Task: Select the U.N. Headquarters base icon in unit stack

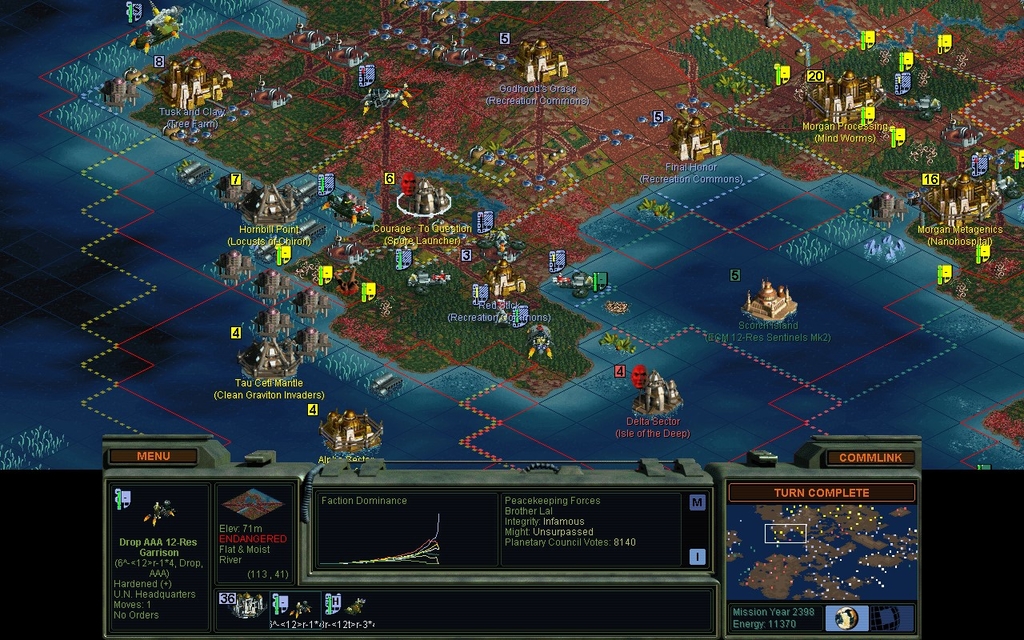Action: pos(248,606)
